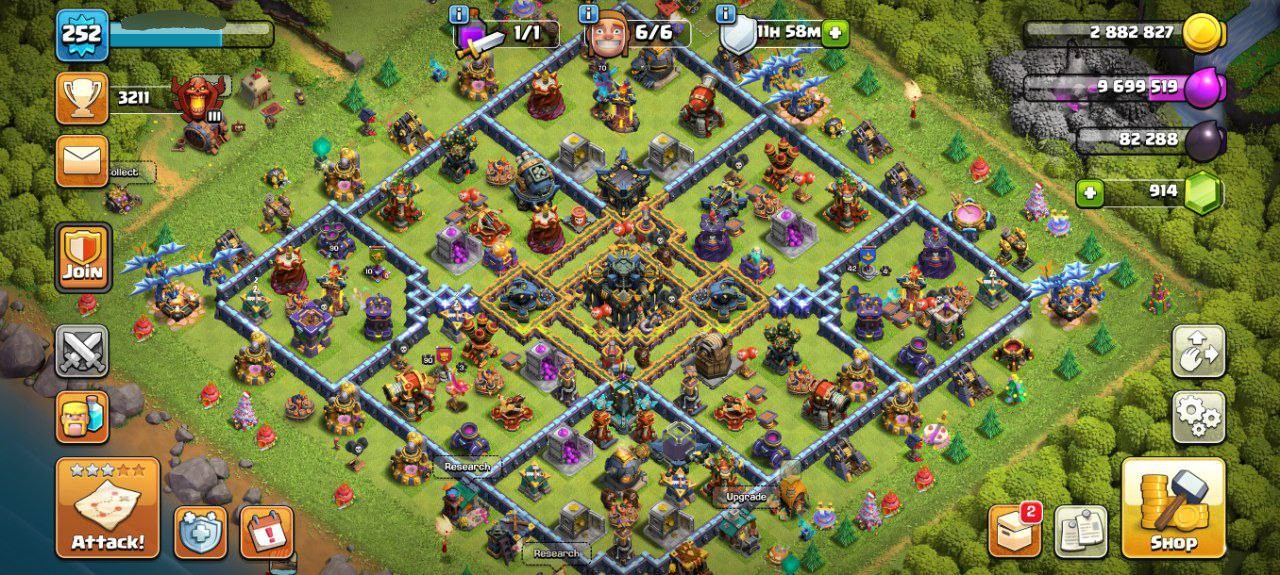Add gems with the green plus
Screen dimensions: 1280x575
[x=1089, y=193]
